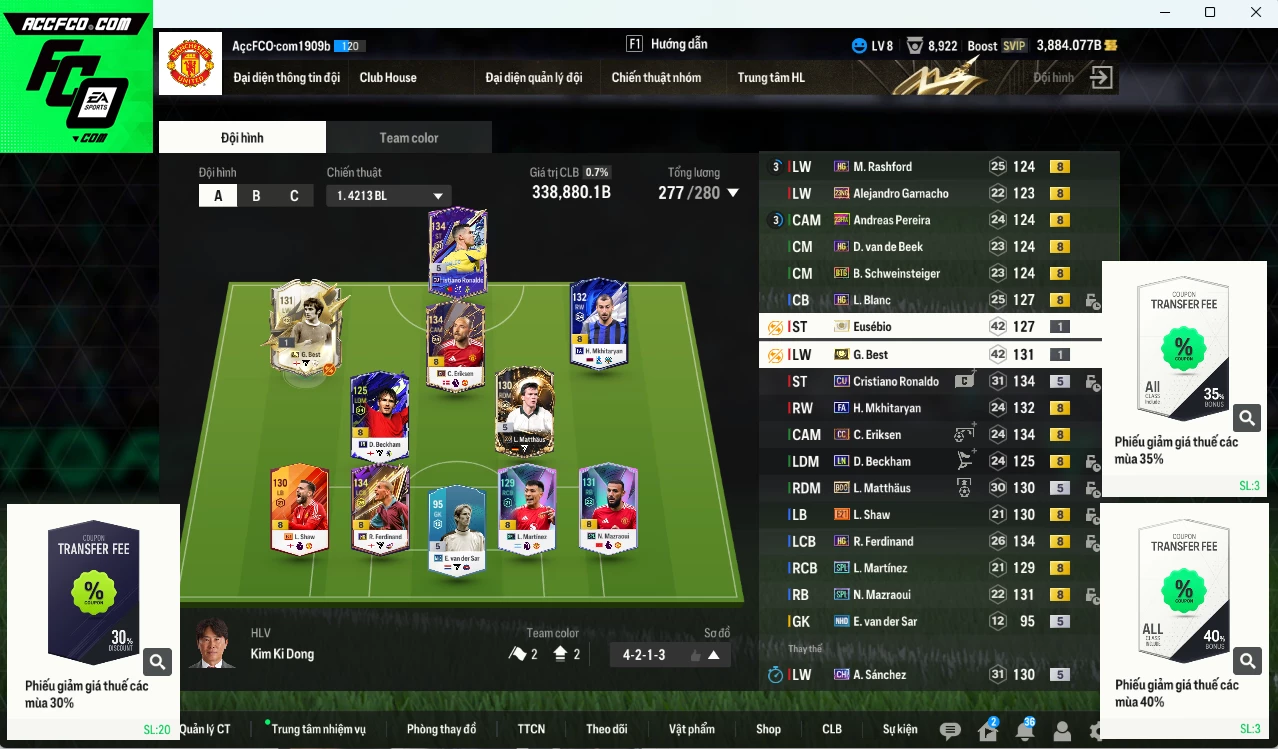Pick E. van der Sar goalkeeper card
This screenshot has height=749, width=1278.
(x=456, y=530)
